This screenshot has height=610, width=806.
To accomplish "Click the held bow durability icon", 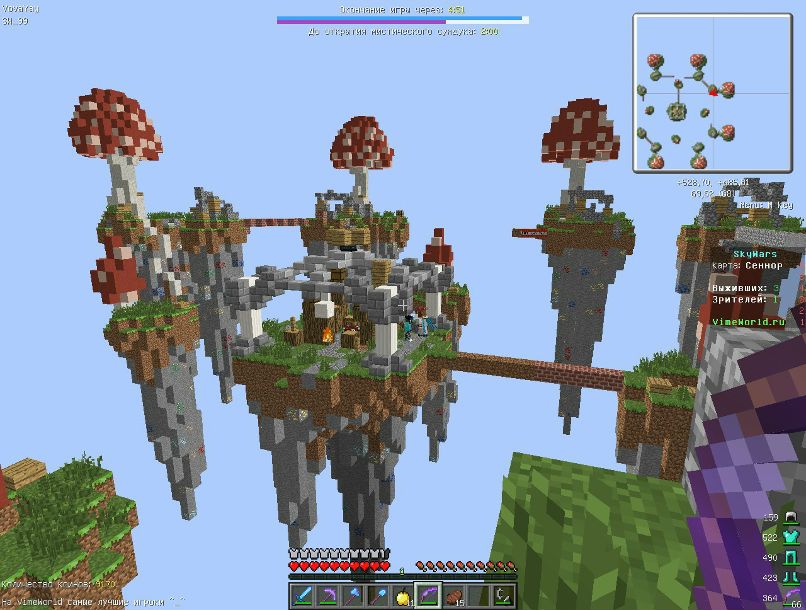I will [x=790, y=597].
